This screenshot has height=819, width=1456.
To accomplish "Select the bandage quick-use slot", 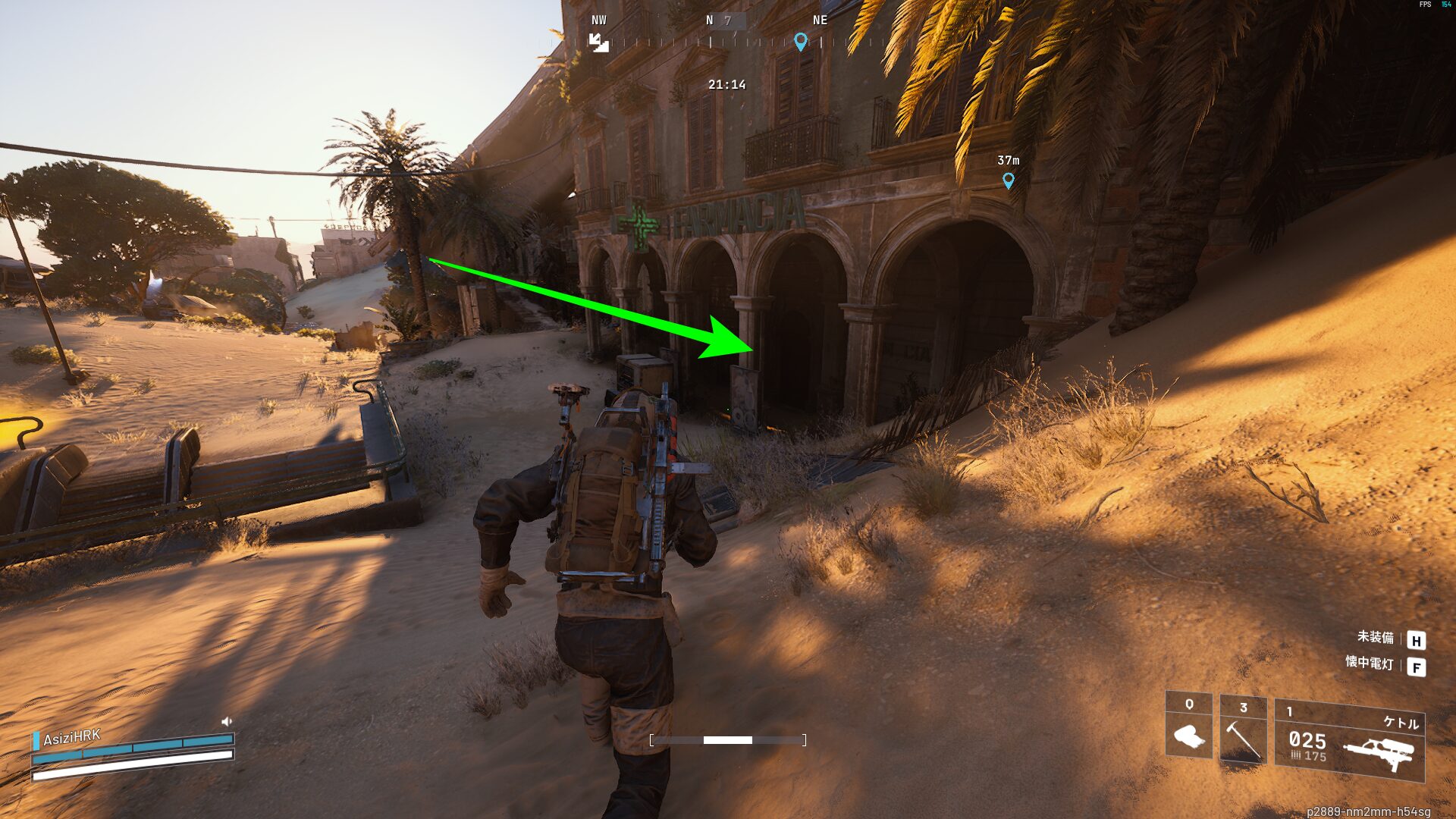I will point(1188,726).
